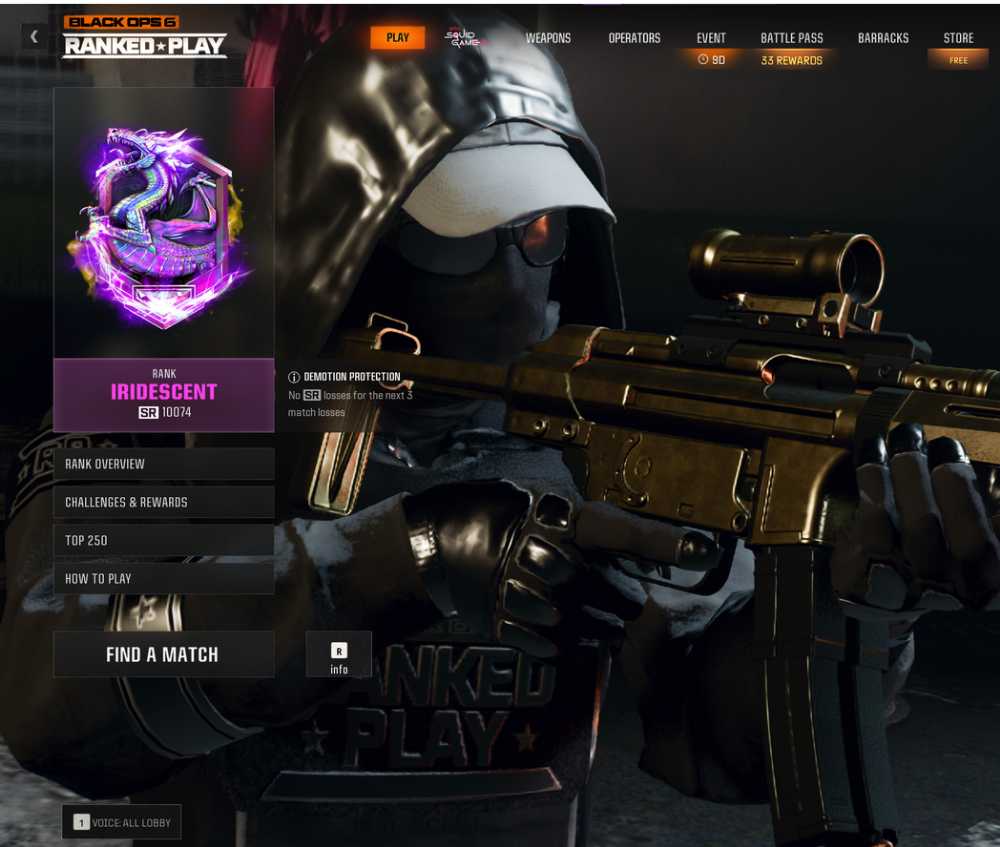1000x847 pixels.
Task: Open Rank Overview
Action: pos(163,464)
